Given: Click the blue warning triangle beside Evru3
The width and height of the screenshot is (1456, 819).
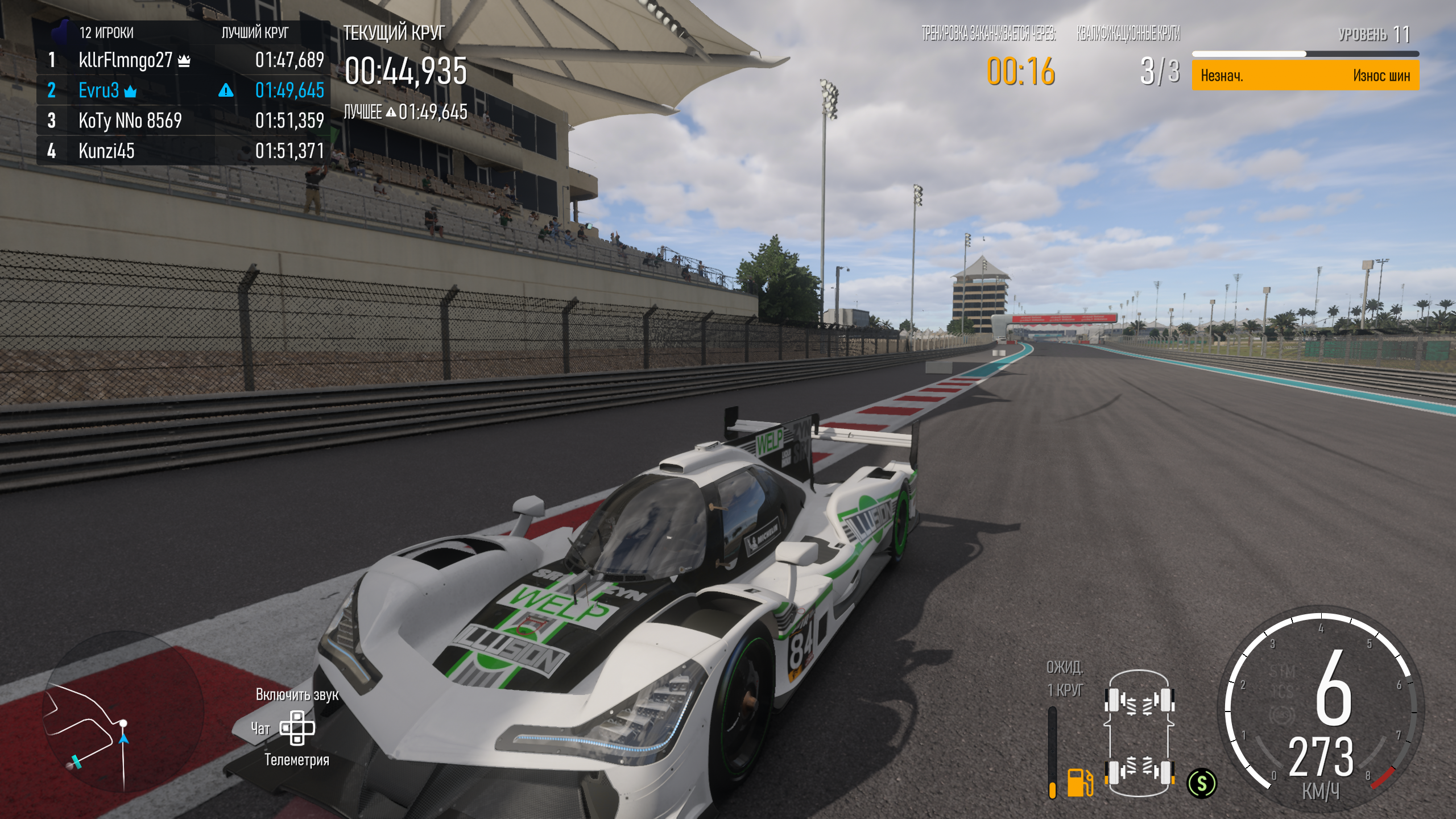Looking at the screenshot, I should [x=226, y=90].
